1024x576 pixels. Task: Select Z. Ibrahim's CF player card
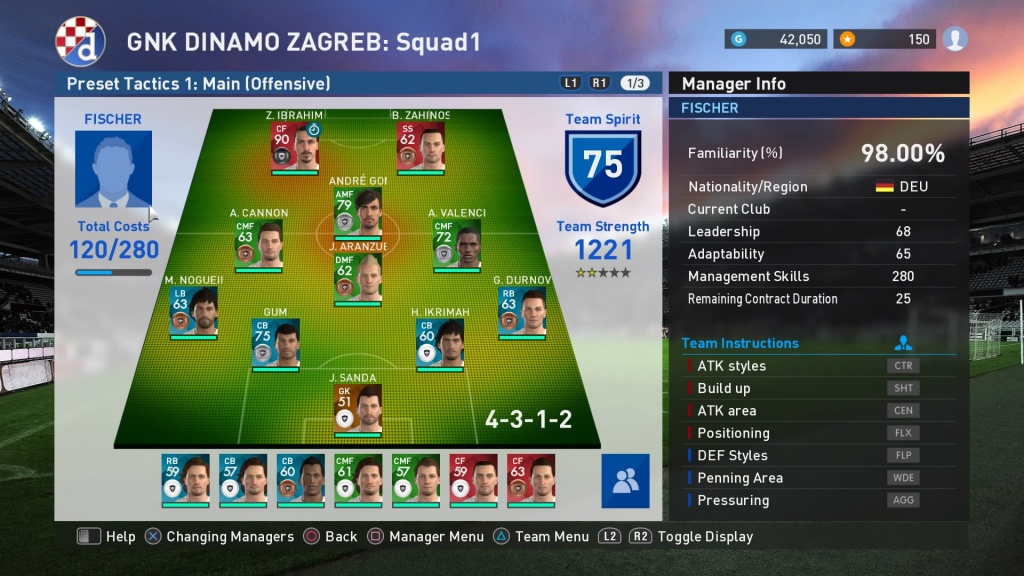pos(295,146)
